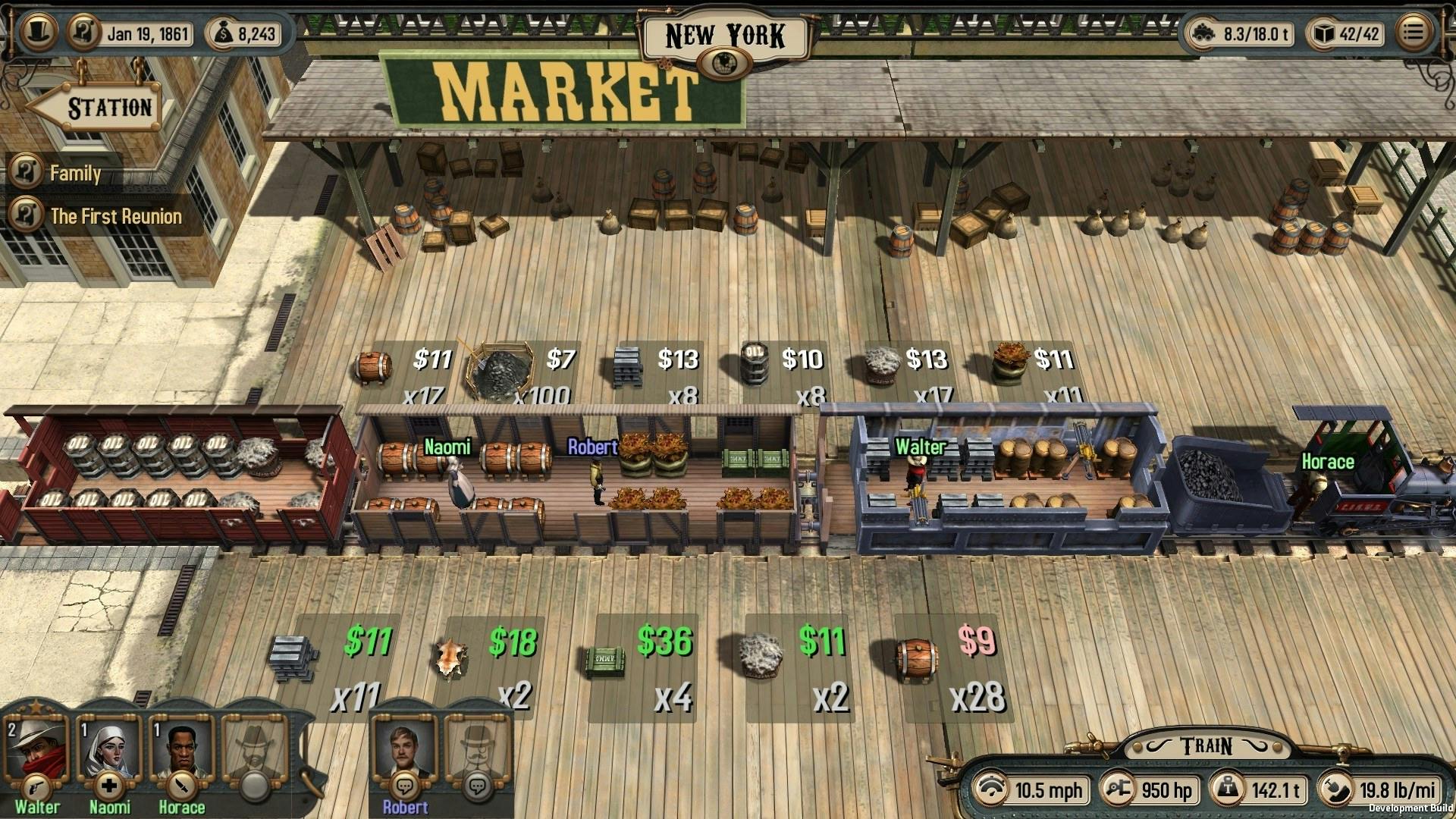Buy the oil barrel priced $10
The image size is (1456, 819).
tap(755, 362)
